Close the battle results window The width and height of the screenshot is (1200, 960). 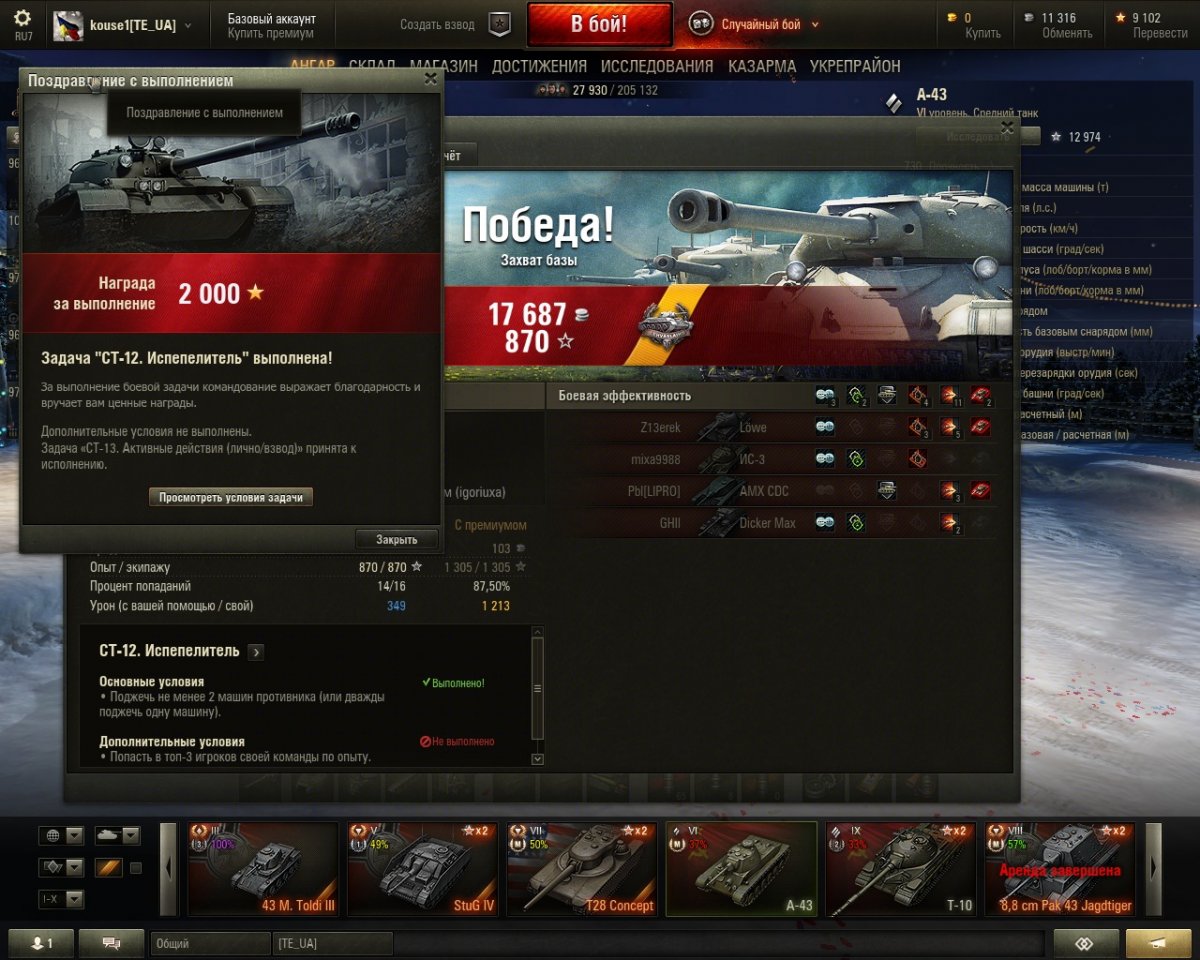coord(1007,128)
